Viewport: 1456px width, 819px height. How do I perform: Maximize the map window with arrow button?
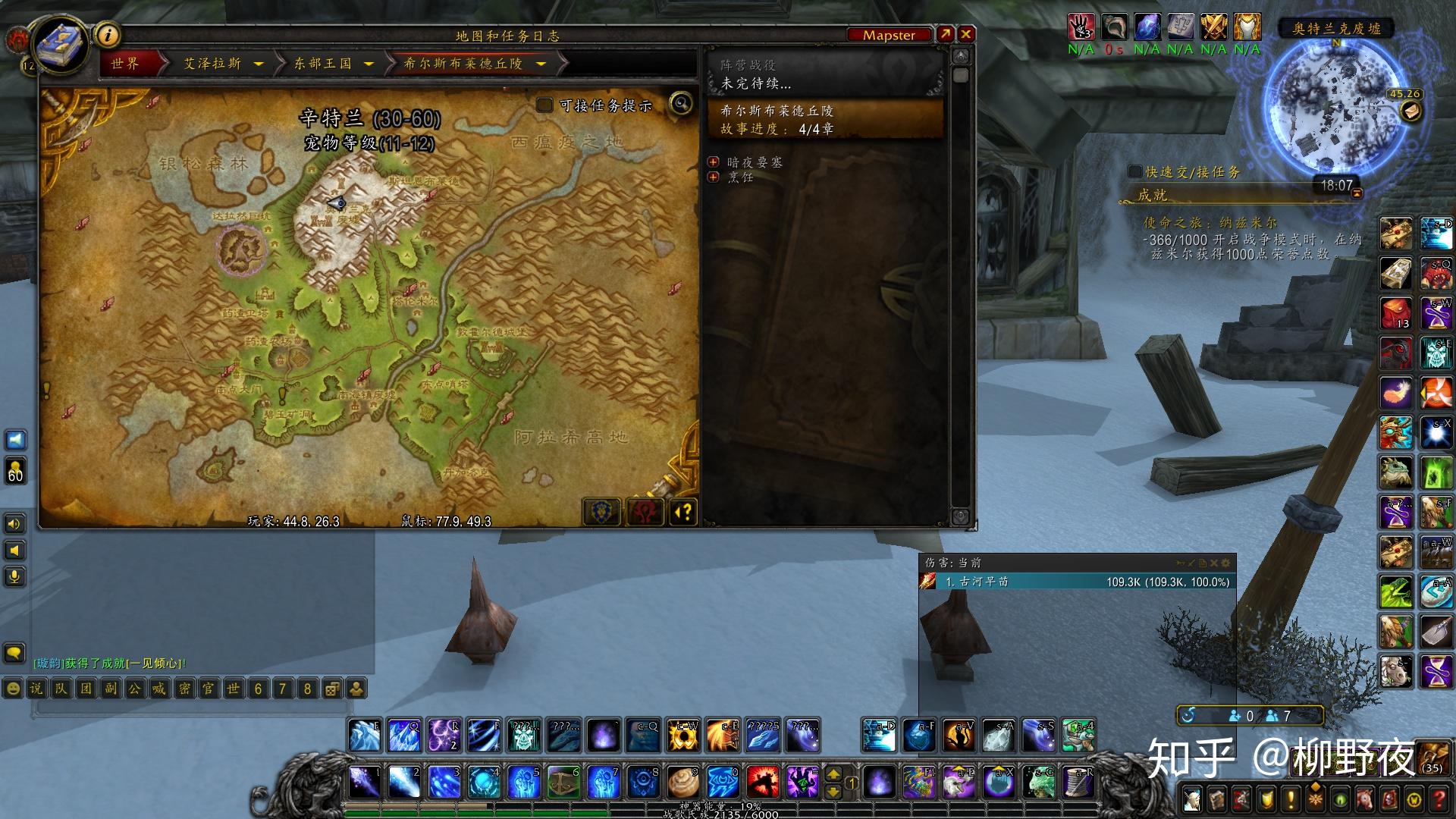(945, 34)
